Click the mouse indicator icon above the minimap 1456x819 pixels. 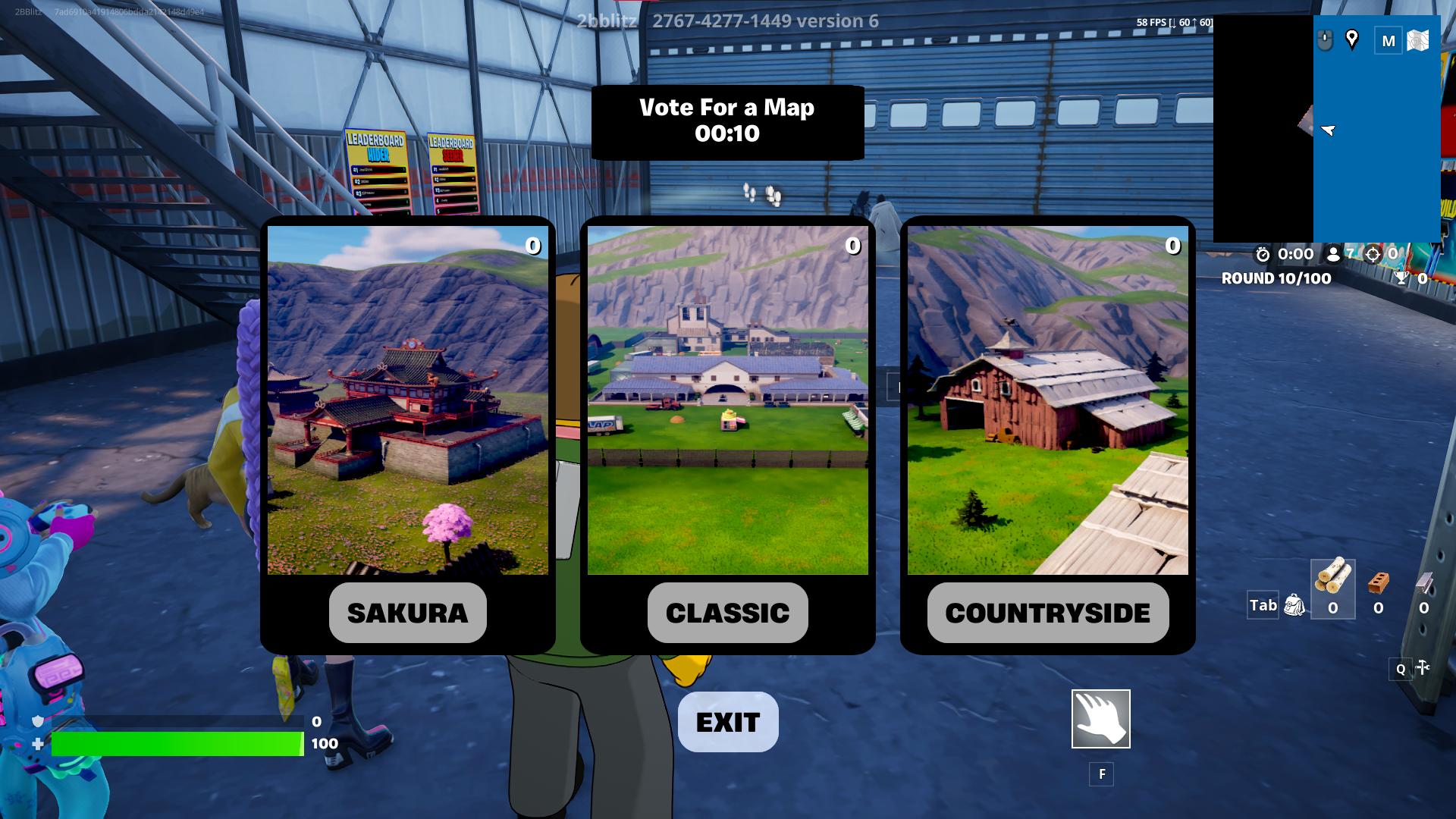tap(1325, 40)
